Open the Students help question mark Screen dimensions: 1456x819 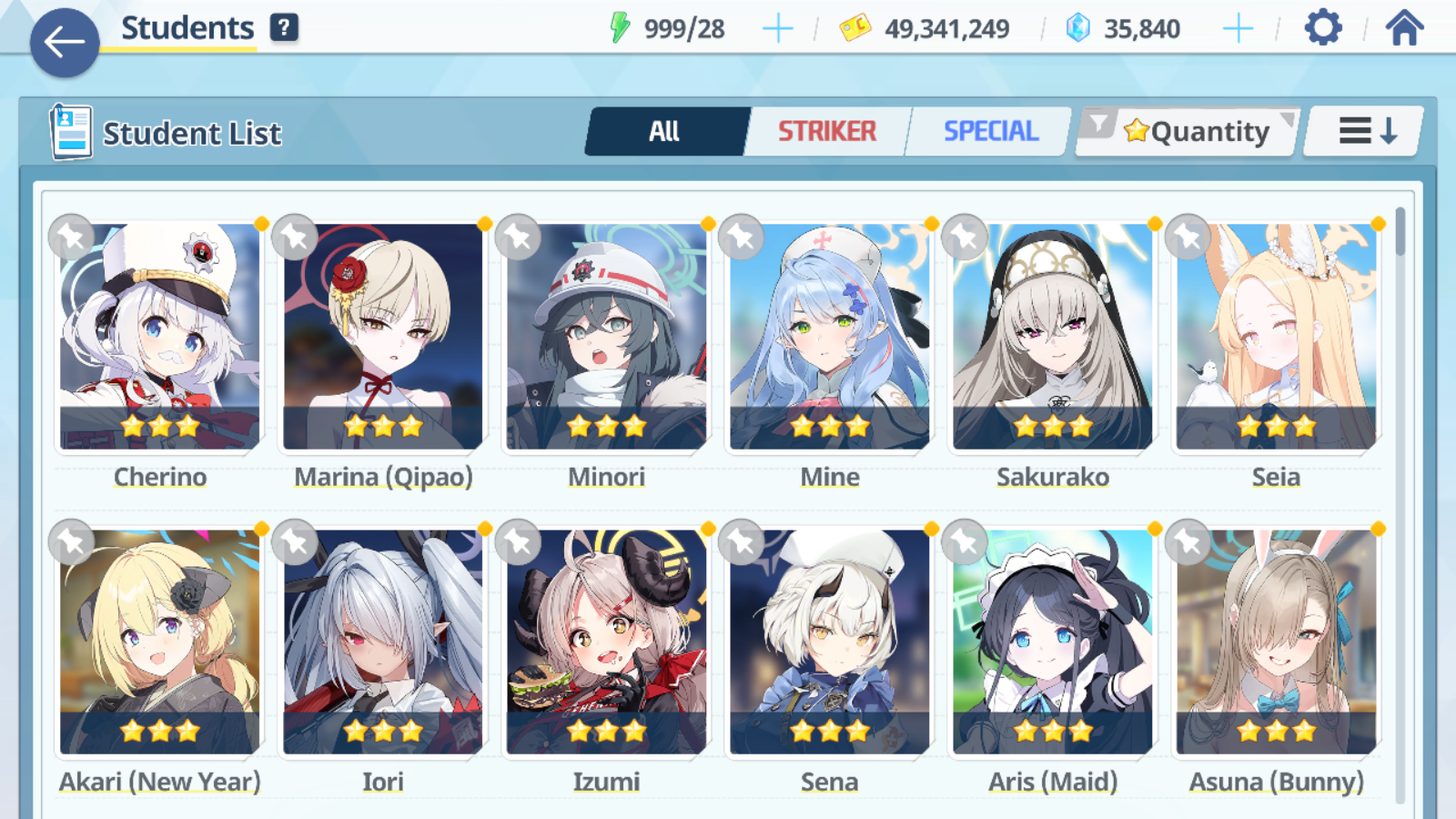coord(284,28)
